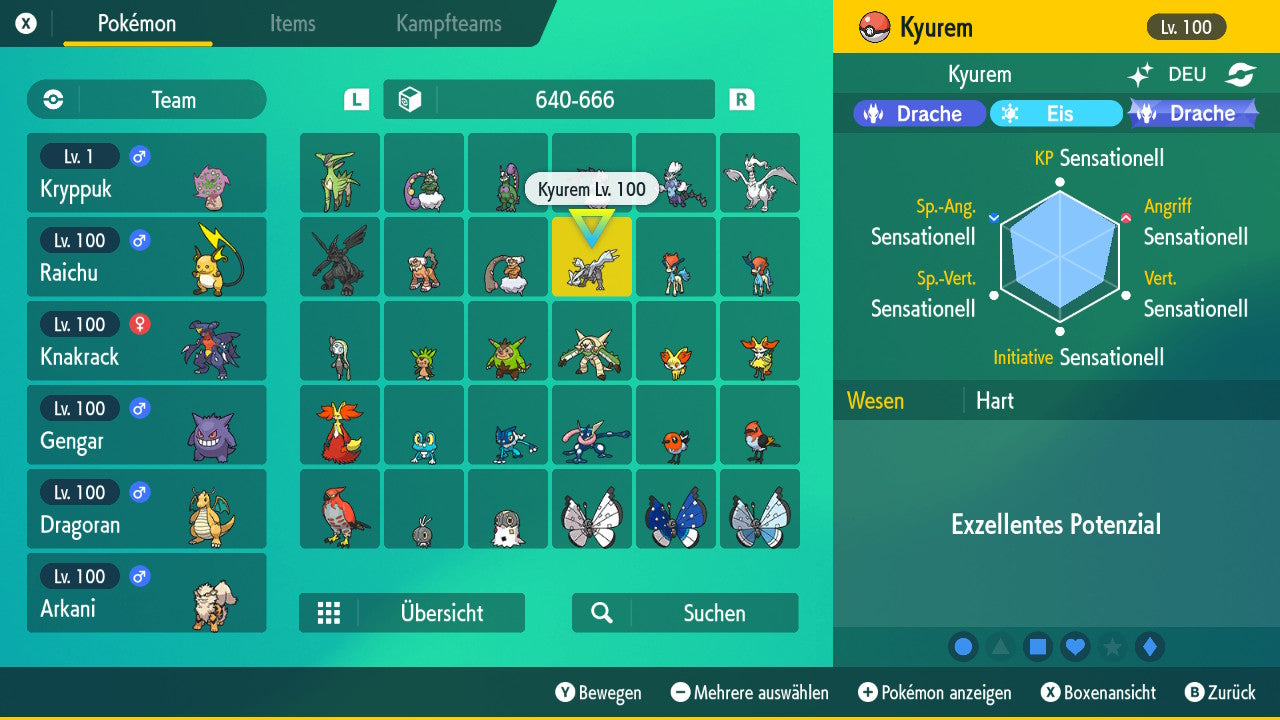Click the grid icon on the Übersicht button
The width and height of the screenshot is (1280, 720).
click(330, 613)
